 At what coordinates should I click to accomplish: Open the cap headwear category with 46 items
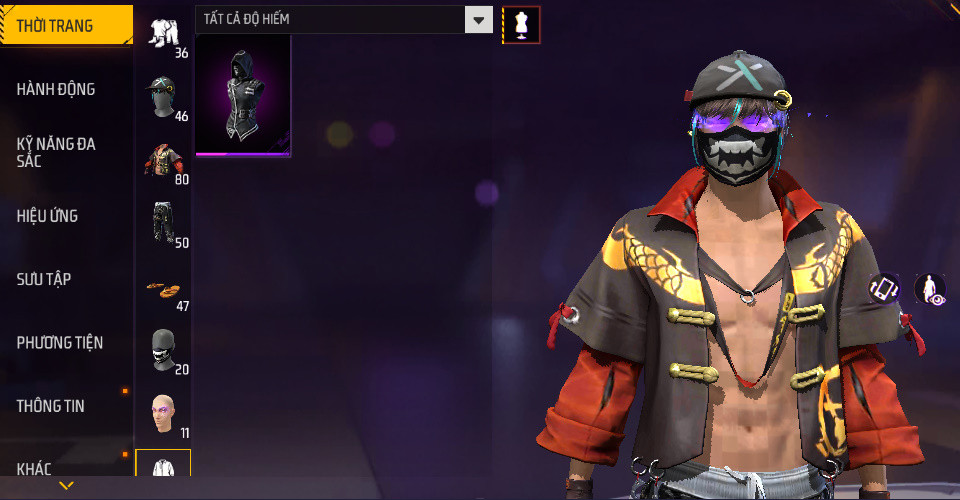[163, 98]
